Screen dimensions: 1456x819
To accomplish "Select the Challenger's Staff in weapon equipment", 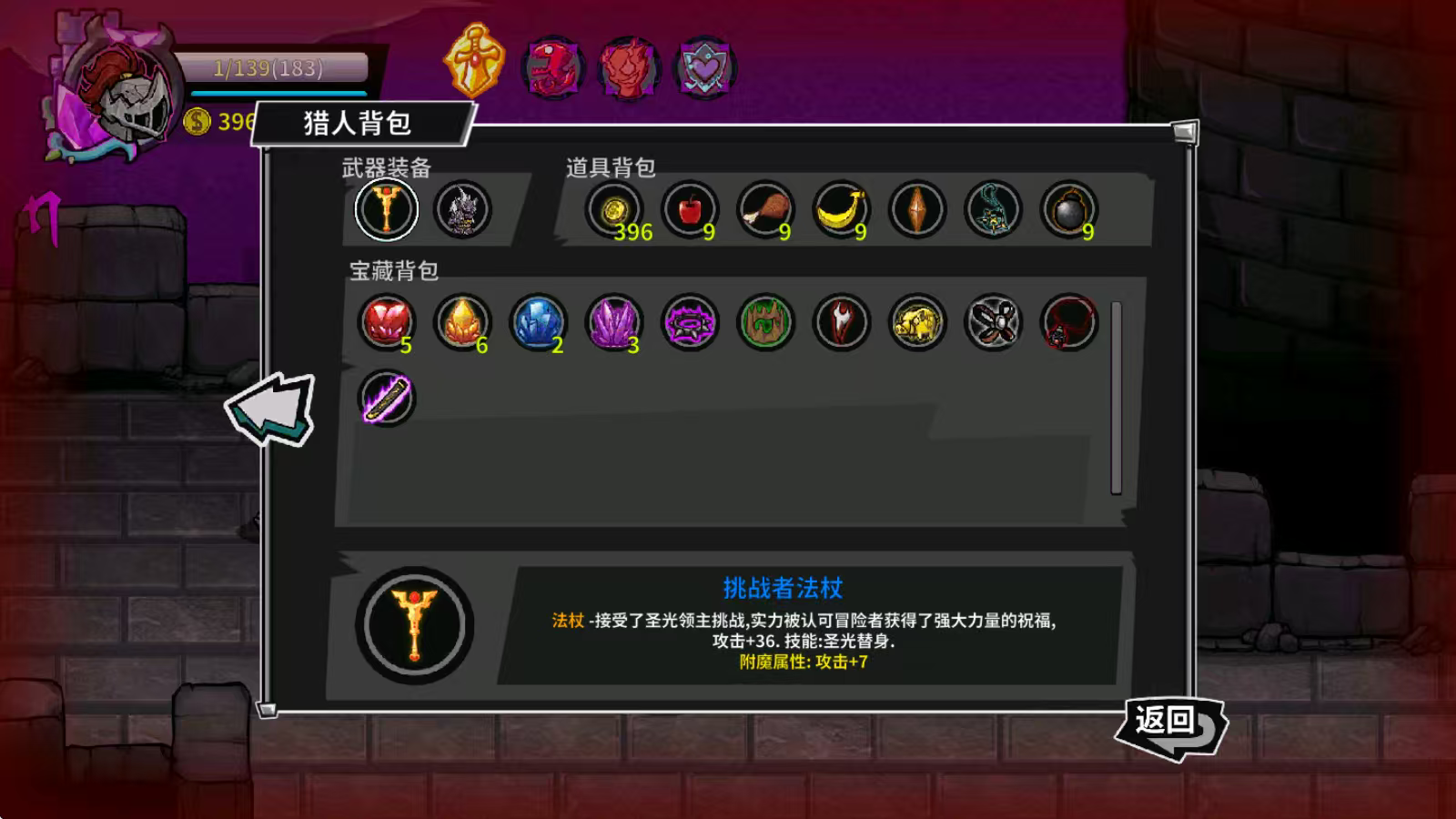I will click(386, 209).
